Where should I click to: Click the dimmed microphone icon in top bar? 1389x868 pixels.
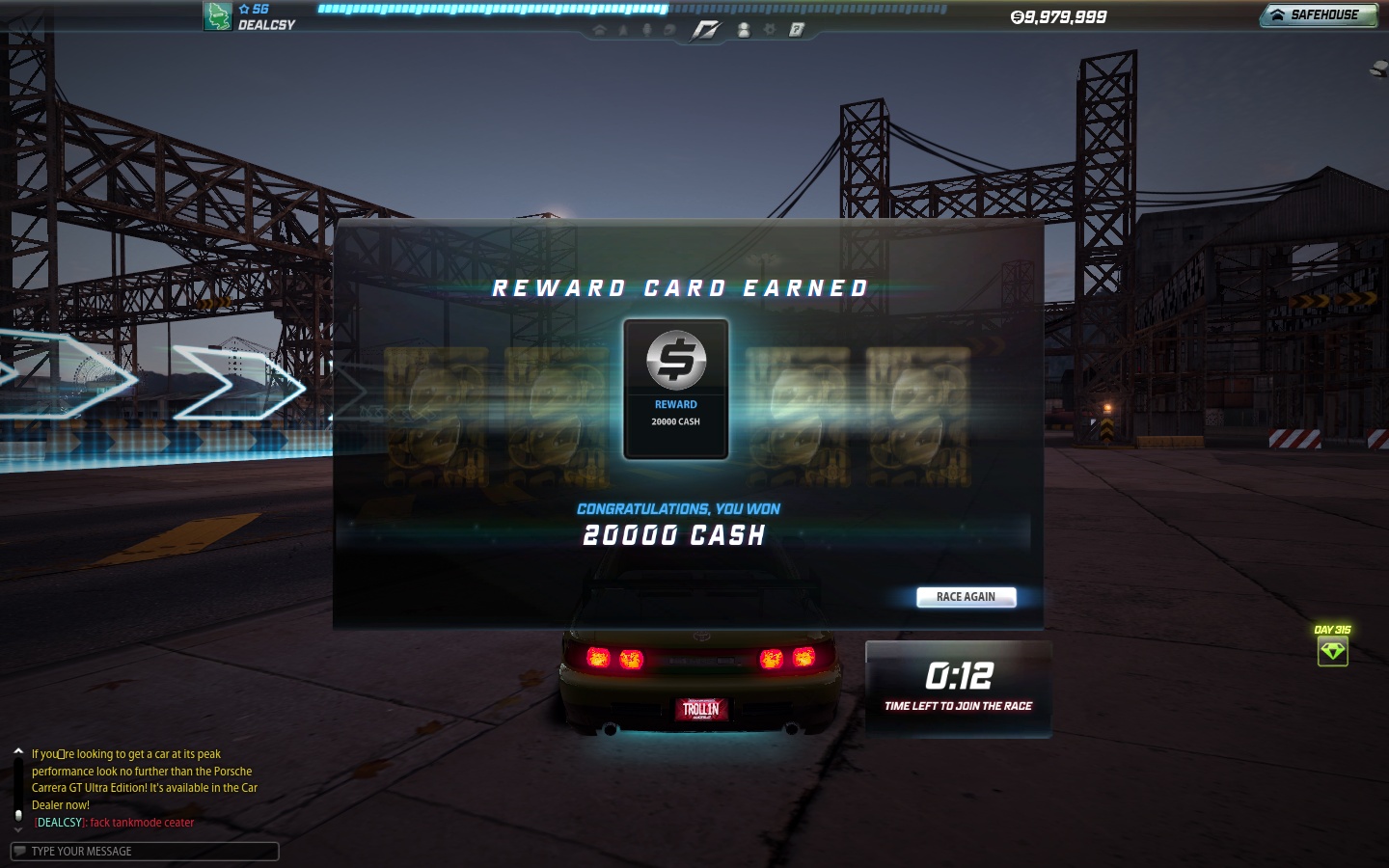tap(646, 30)
